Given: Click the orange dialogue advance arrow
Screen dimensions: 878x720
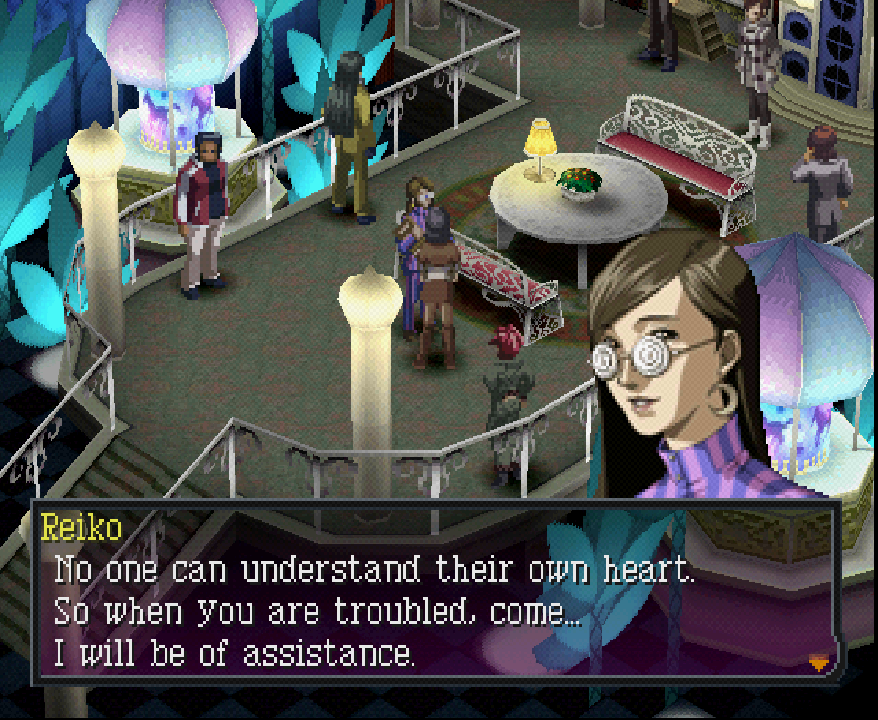Looking at the screenshot, I should [819, 661].
